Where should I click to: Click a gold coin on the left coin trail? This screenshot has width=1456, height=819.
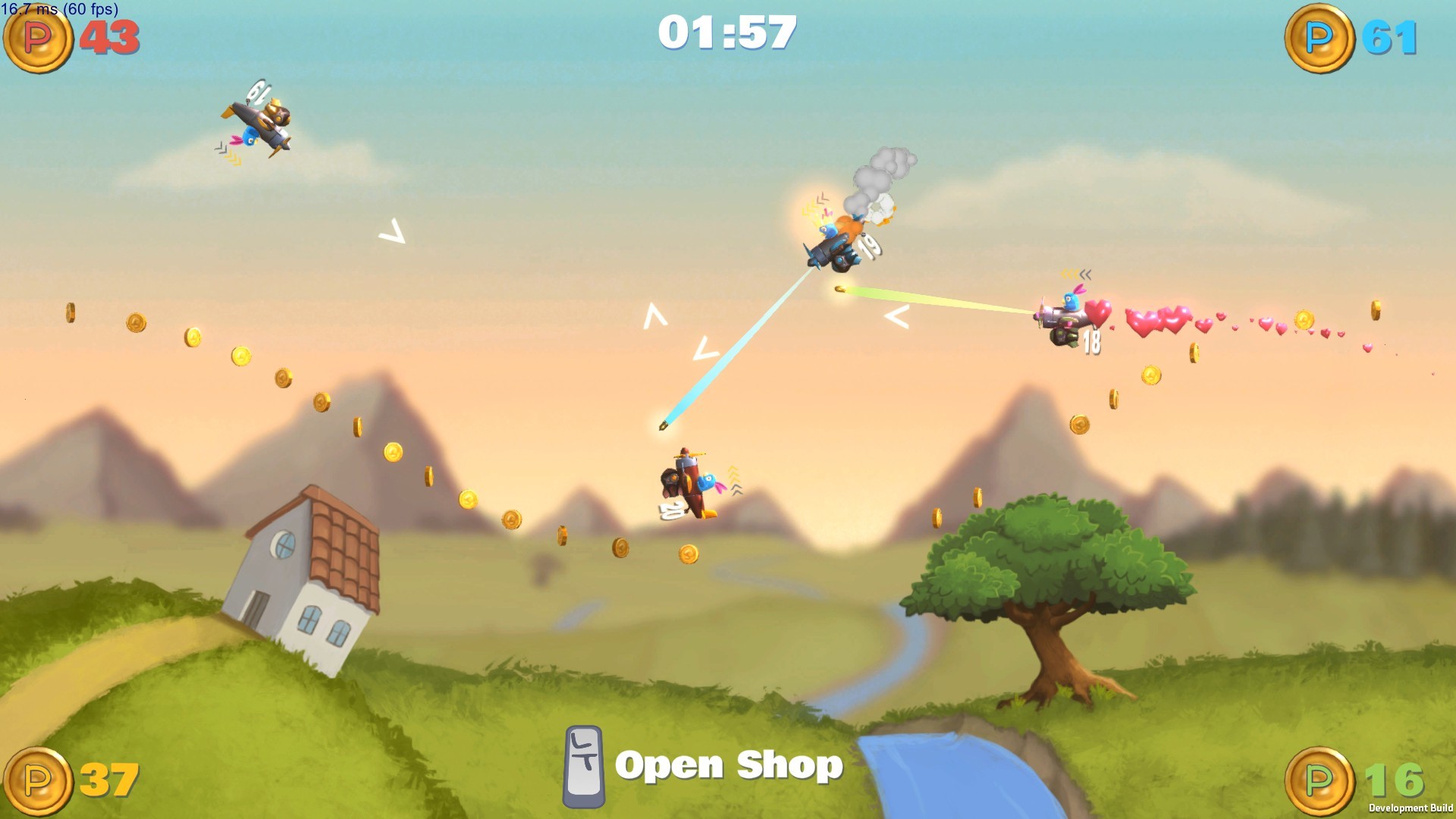tap(135, 322)
